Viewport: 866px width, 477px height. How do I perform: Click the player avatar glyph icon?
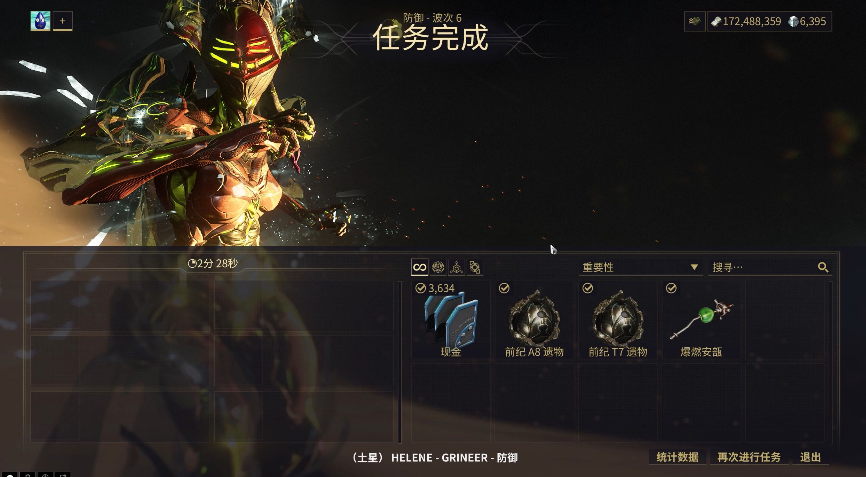(x=41, y=20)
